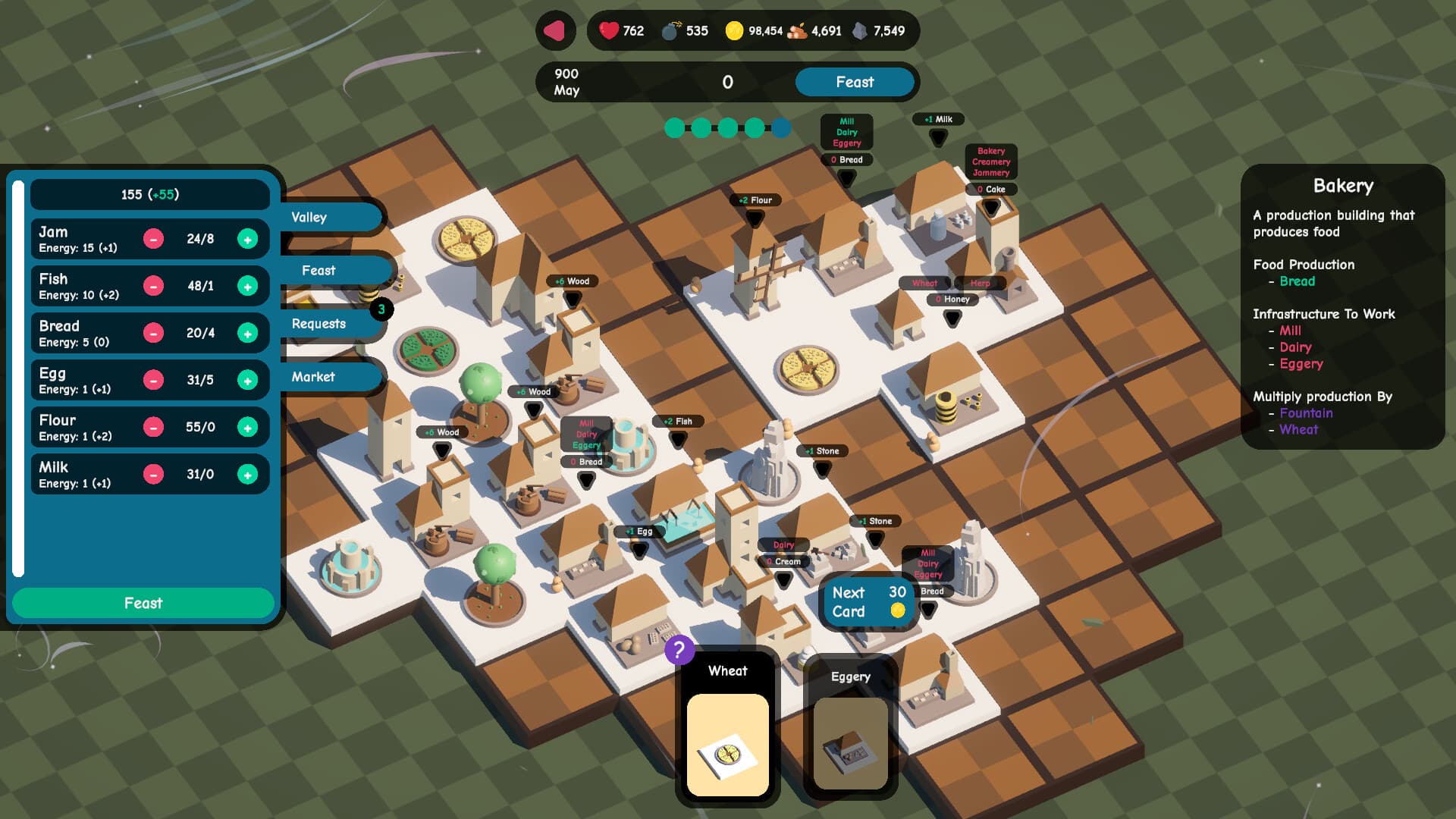Click the pink heart icon left of the resource bar
This screenshot has width=1456, height=819.
coord(556,32)
